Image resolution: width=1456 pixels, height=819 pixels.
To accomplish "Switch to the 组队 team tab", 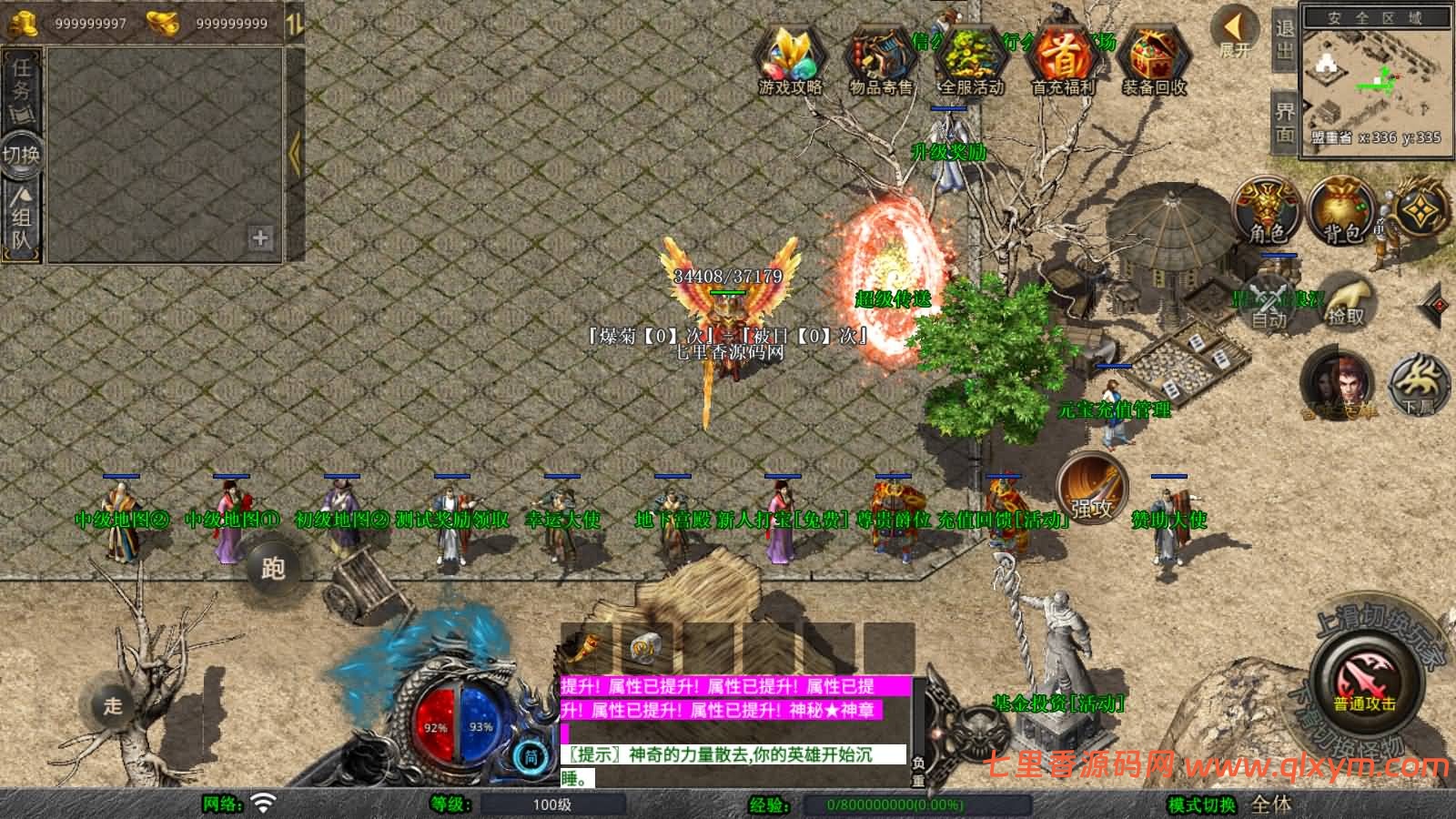I will [21, 218].
